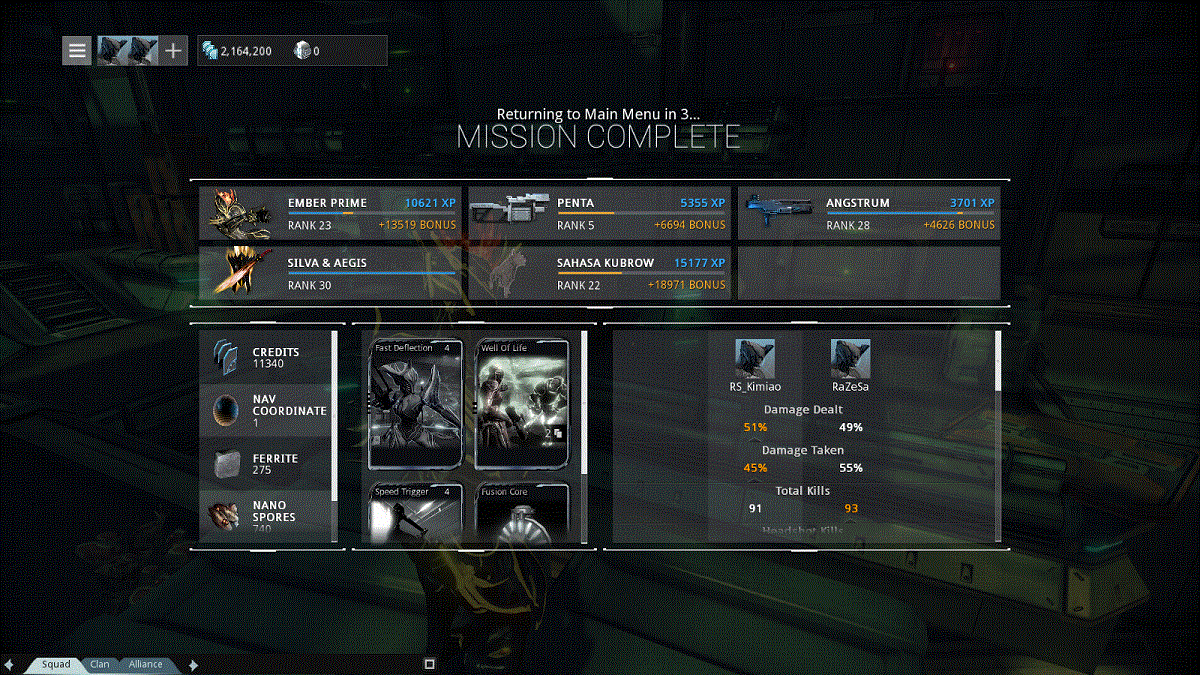The width and height of the screenshot is (1200, 675).
Task: Click the Sahasa Kubrow XP row
Action: point(598,273)
